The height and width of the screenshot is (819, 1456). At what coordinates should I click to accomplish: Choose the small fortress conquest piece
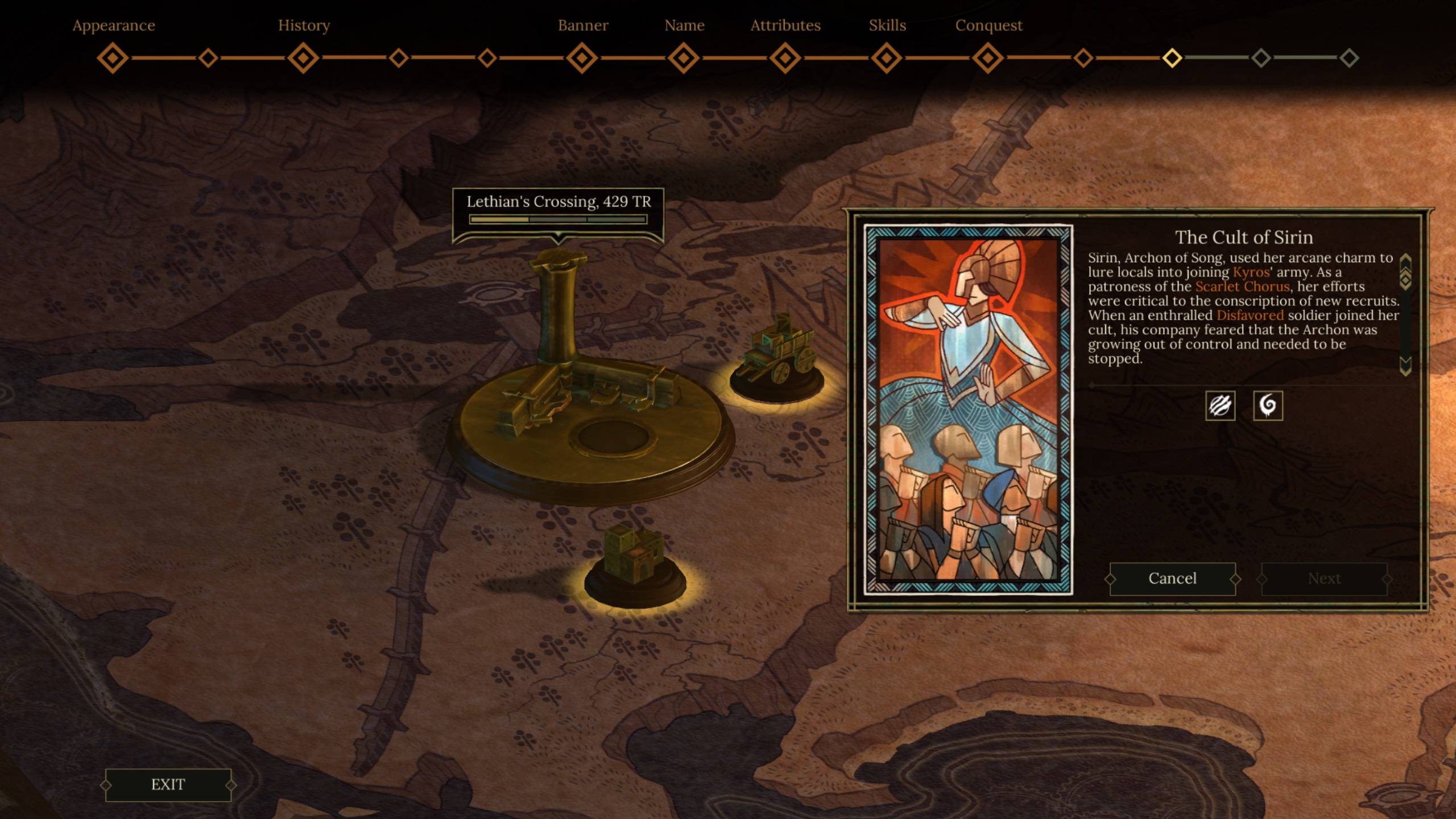[634, 560]
